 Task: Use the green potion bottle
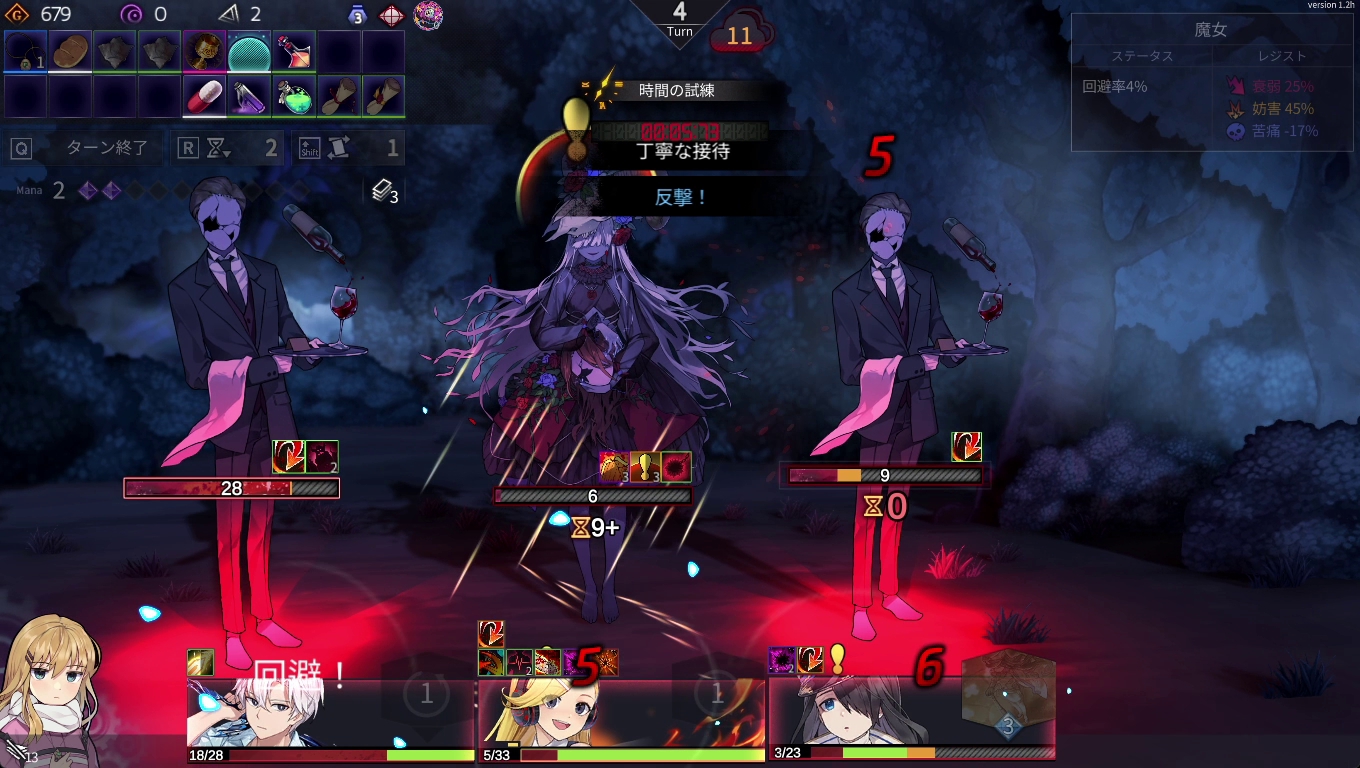point(294,97)
